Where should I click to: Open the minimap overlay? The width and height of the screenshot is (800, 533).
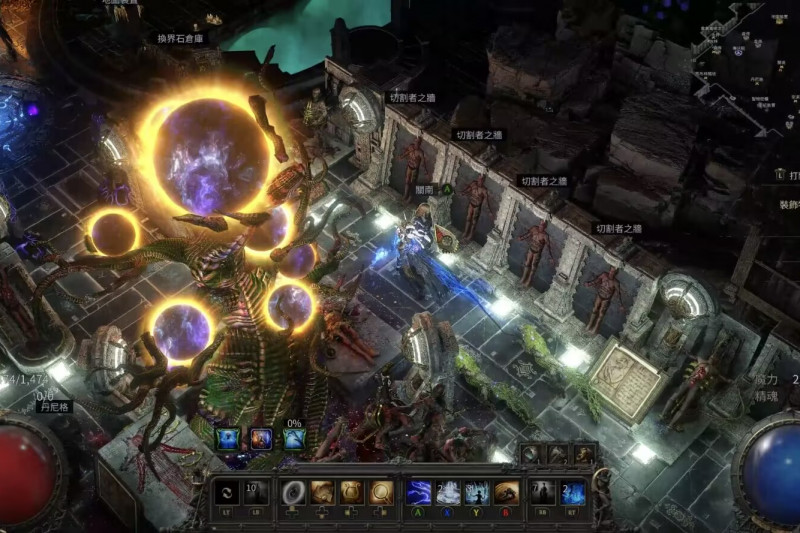tap(745, 55)
